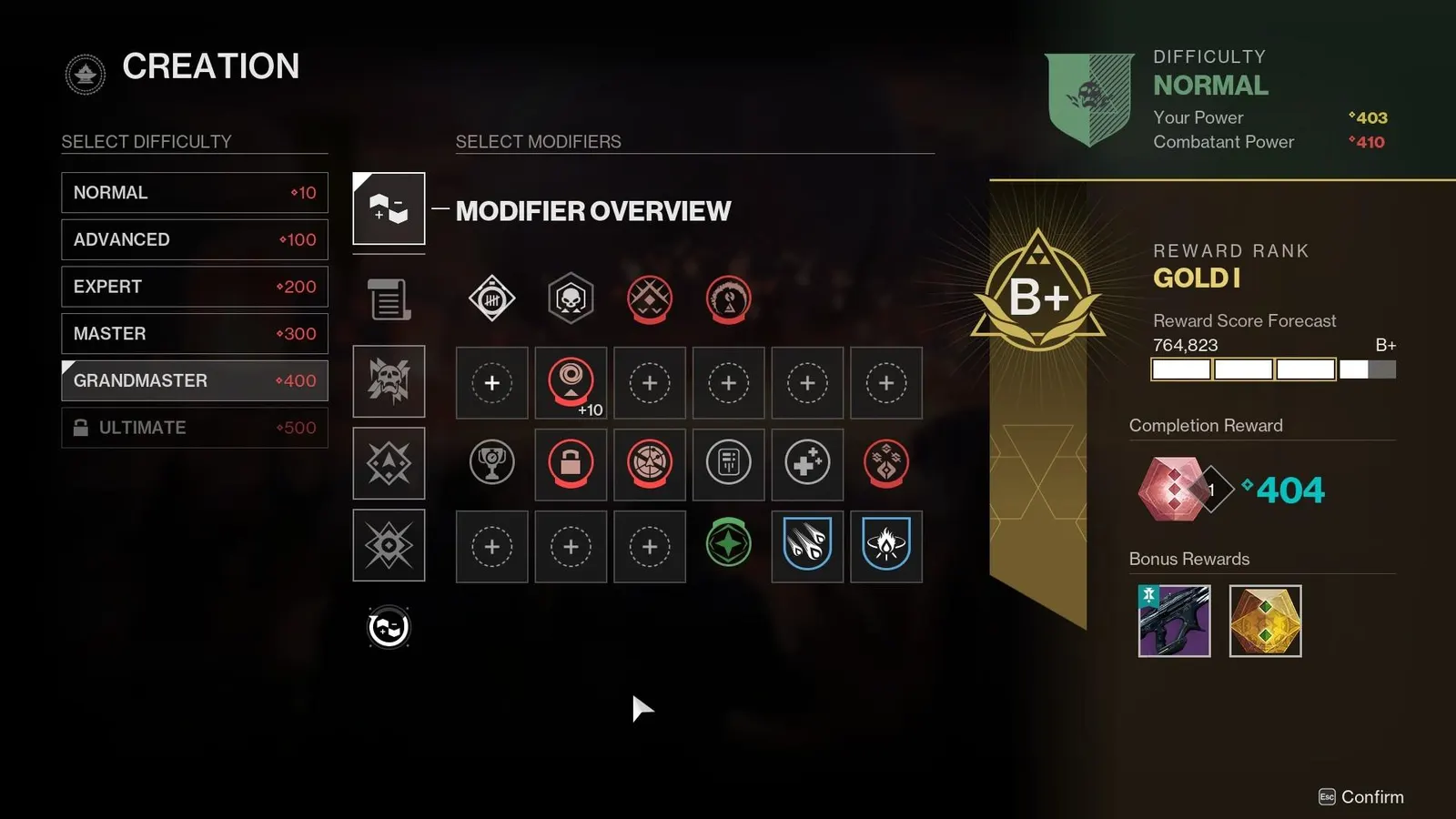Screen dimensions: 1456x819
Task: Choose the GRANDMASTER difficulty
Action: pos(194,380)
